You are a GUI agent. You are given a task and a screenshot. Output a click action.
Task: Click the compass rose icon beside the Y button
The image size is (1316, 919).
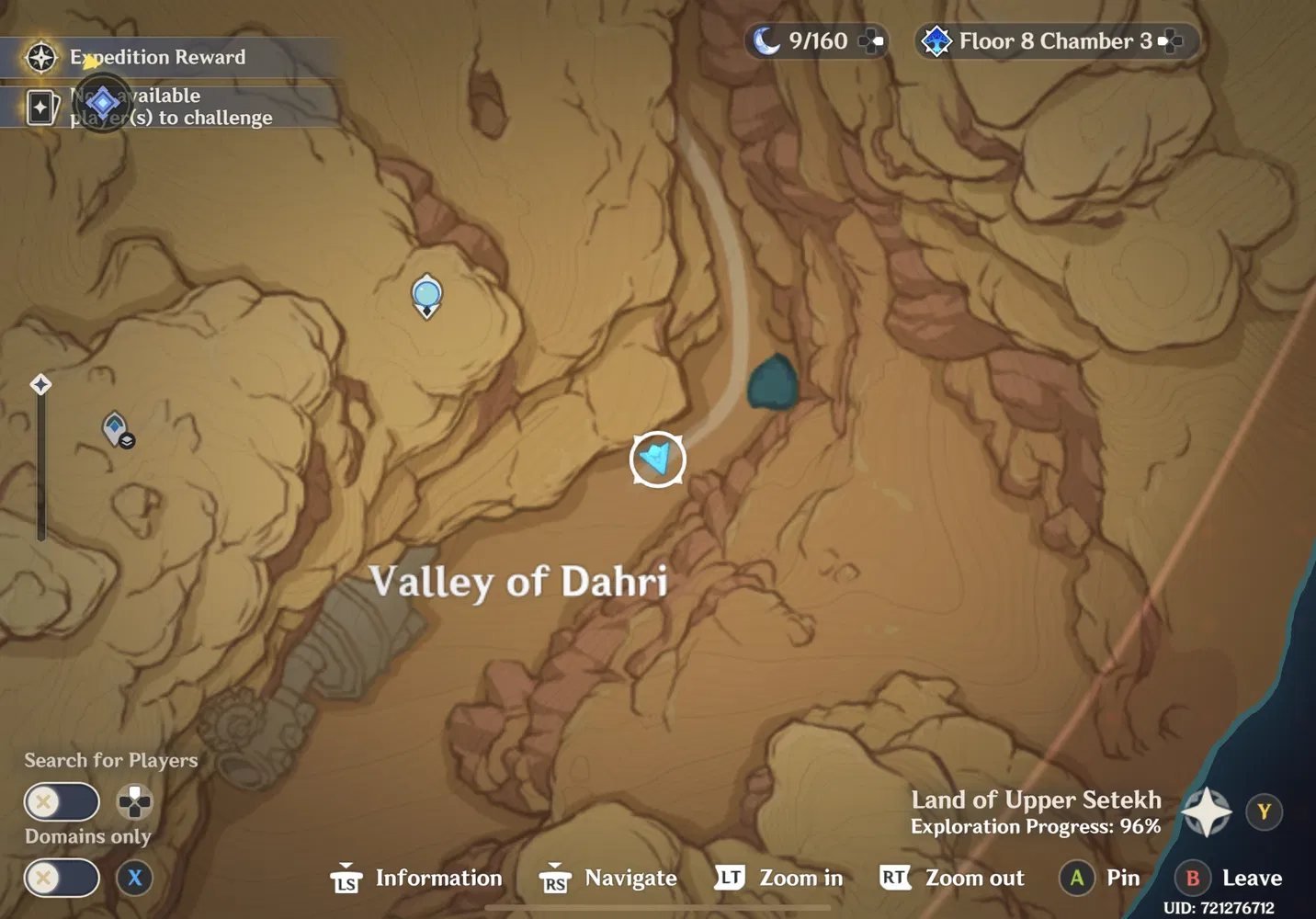(1206, 811)
